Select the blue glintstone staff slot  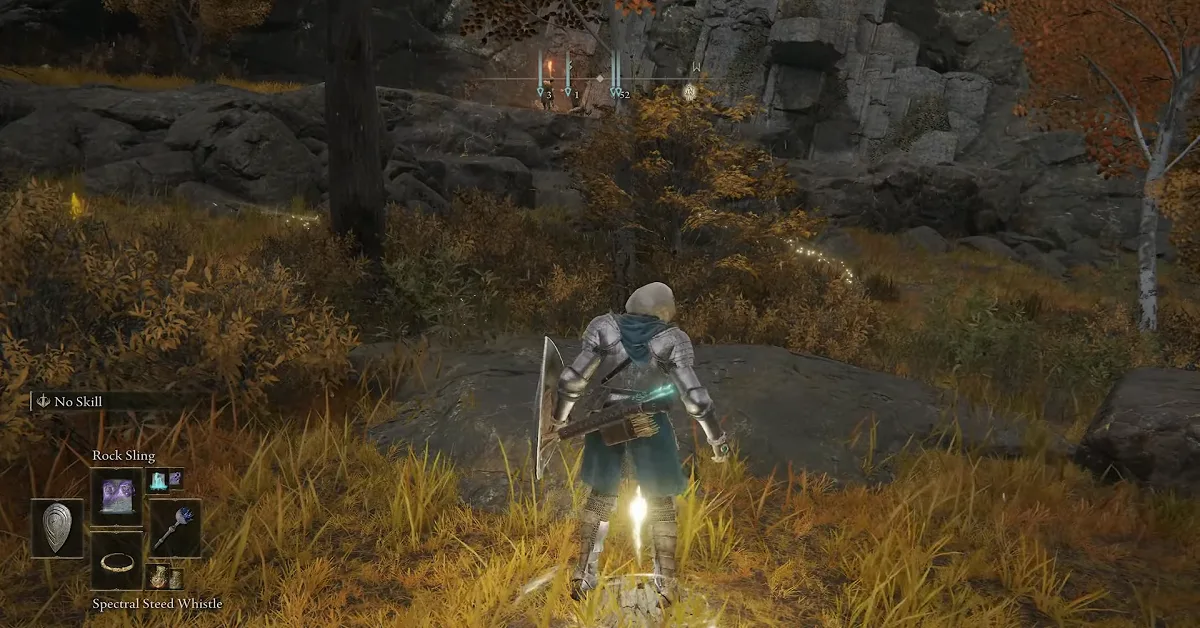(x=174, y=527)
